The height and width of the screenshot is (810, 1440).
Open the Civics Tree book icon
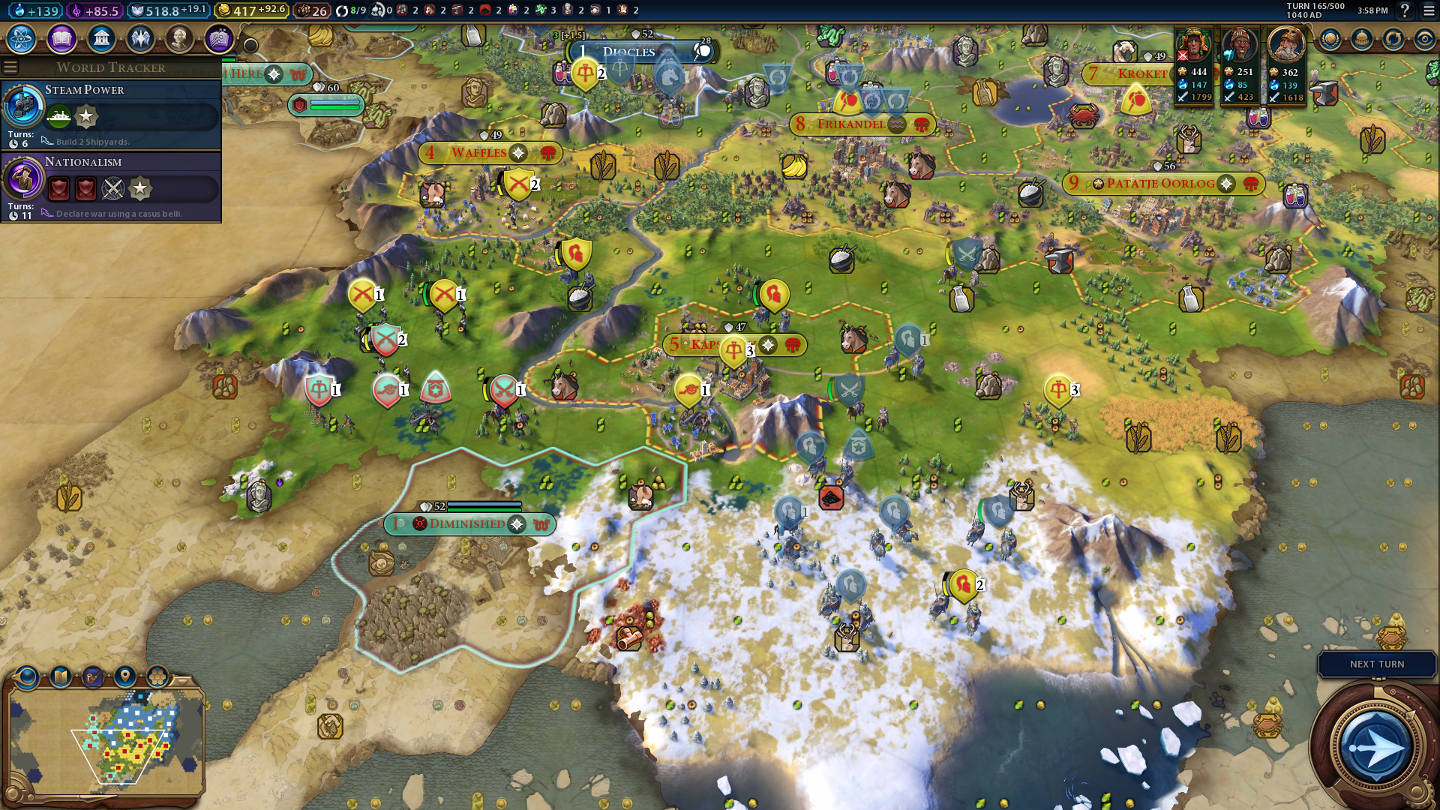pyautogui.click(x=61, y=39)
